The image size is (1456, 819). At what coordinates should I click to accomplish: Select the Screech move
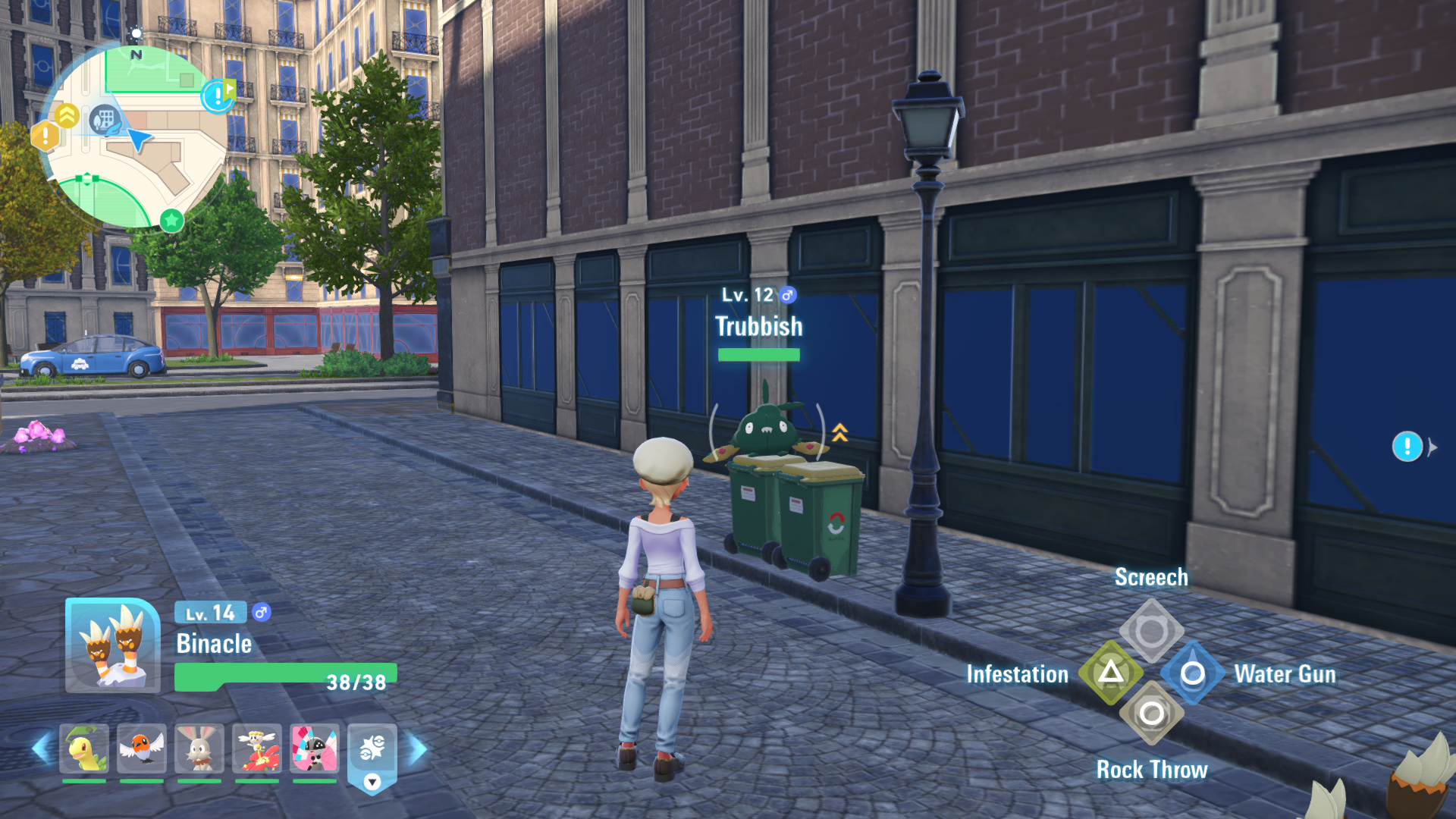coord(1151,631)
